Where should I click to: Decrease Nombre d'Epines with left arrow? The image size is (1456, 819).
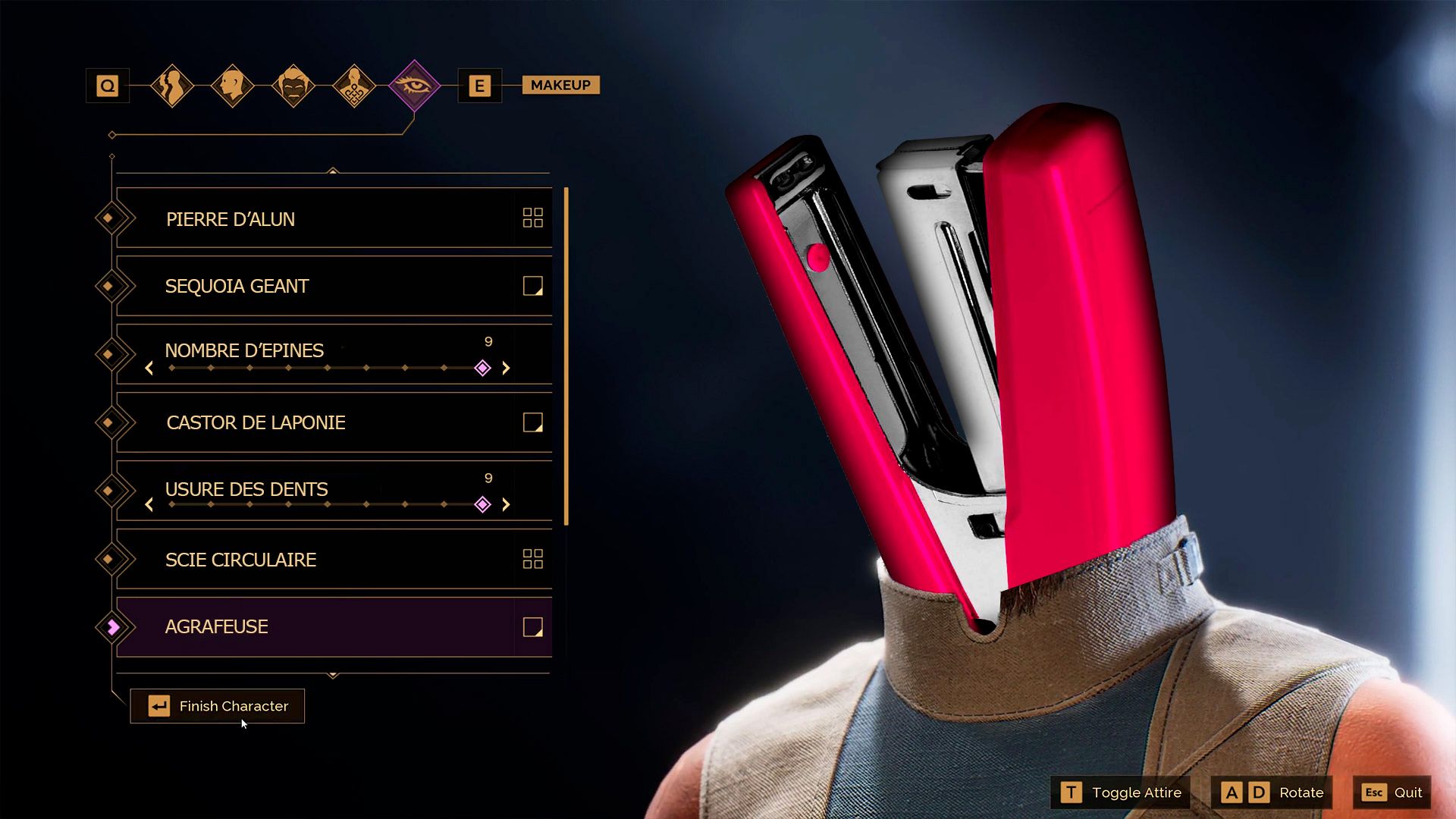(149, 369)
